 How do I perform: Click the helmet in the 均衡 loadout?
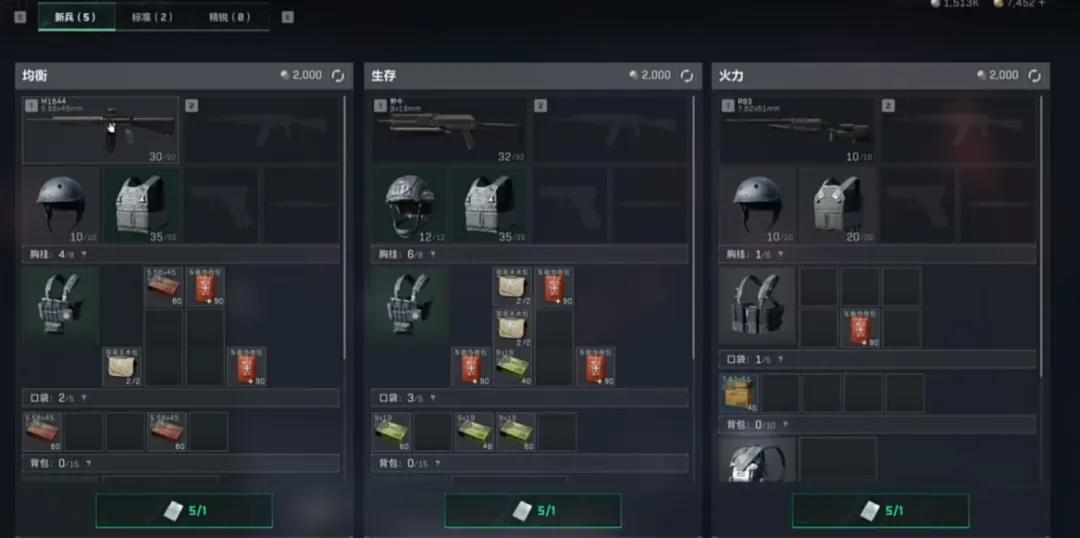click(60, 204)
